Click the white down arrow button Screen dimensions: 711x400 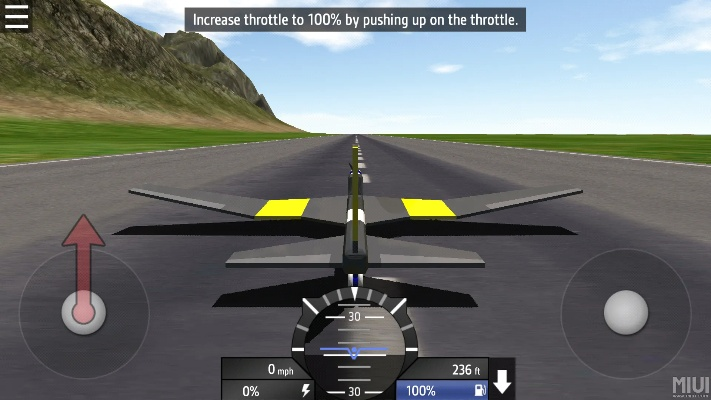coord(503,381)
